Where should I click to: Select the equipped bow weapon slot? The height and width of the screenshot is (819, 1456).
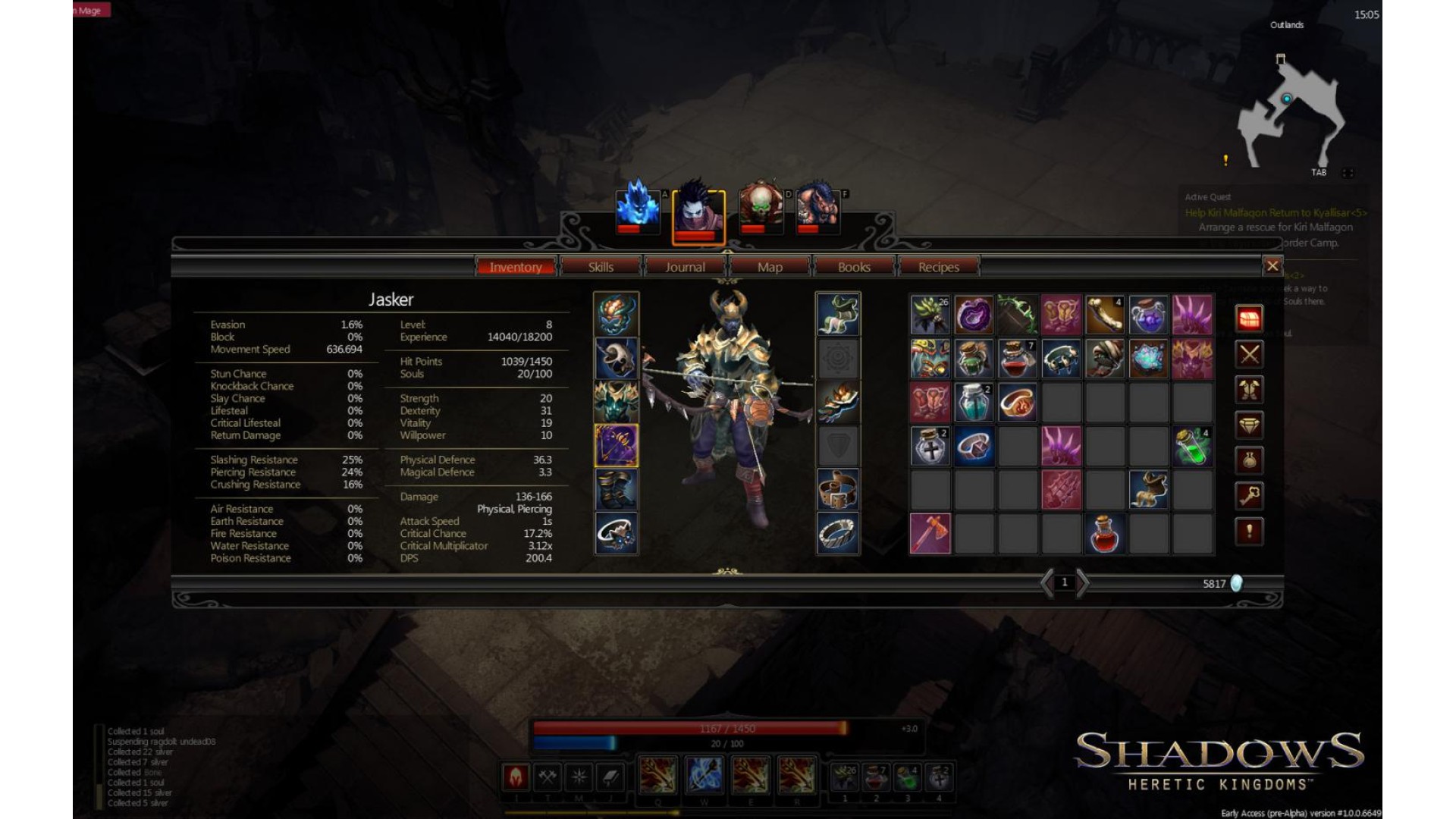616,445
